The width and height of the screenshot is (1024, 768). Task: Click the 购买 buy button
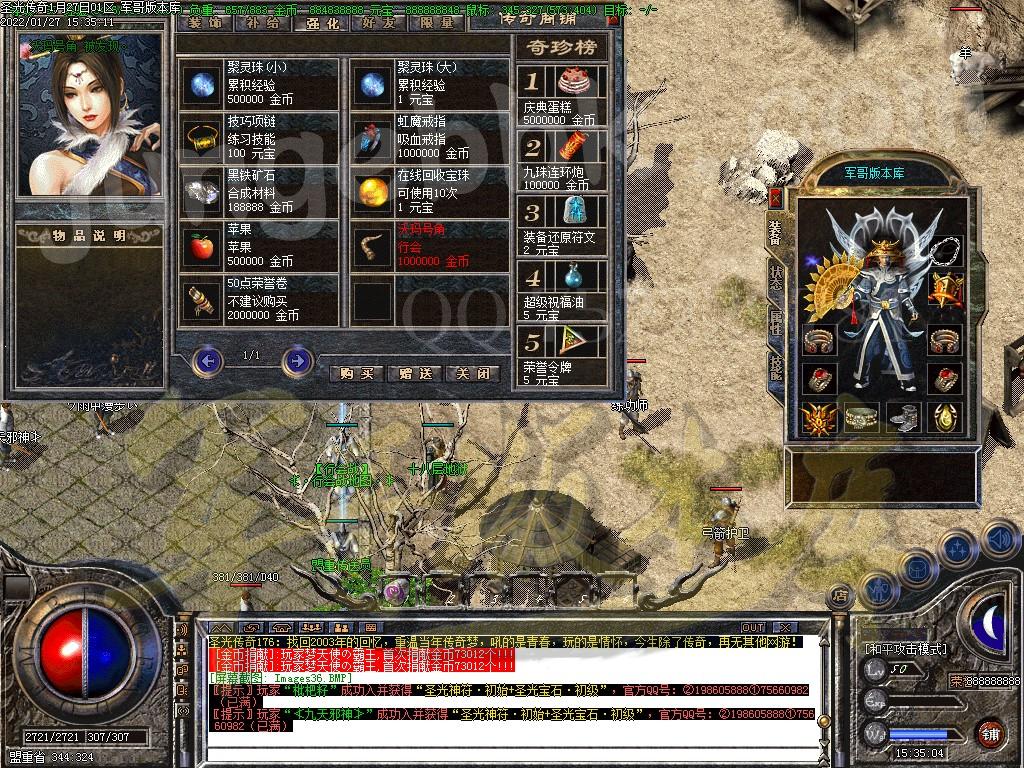(356, 373)
